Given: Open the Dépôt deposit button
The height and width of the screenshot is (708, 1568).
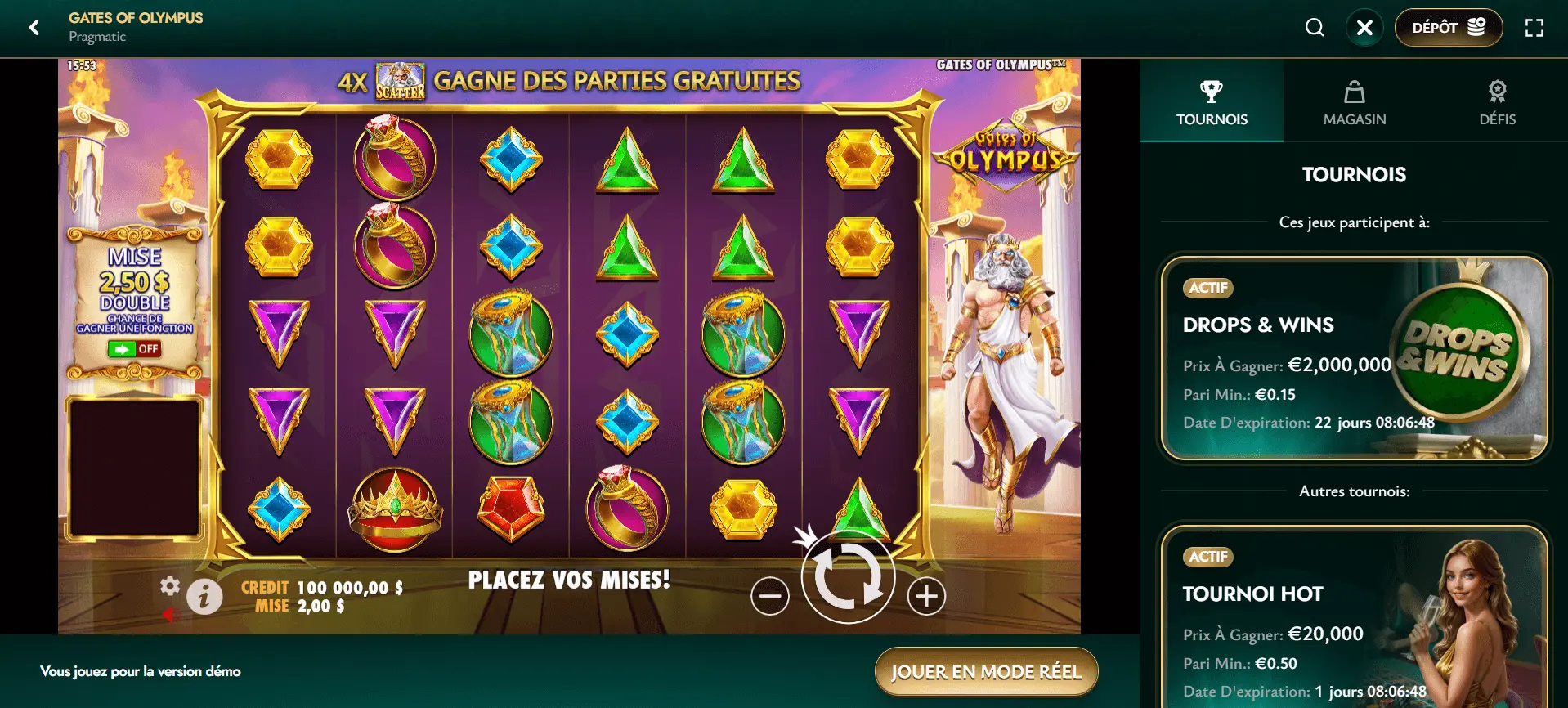Looking at the screenshot, I should [x=1448, y=28].
